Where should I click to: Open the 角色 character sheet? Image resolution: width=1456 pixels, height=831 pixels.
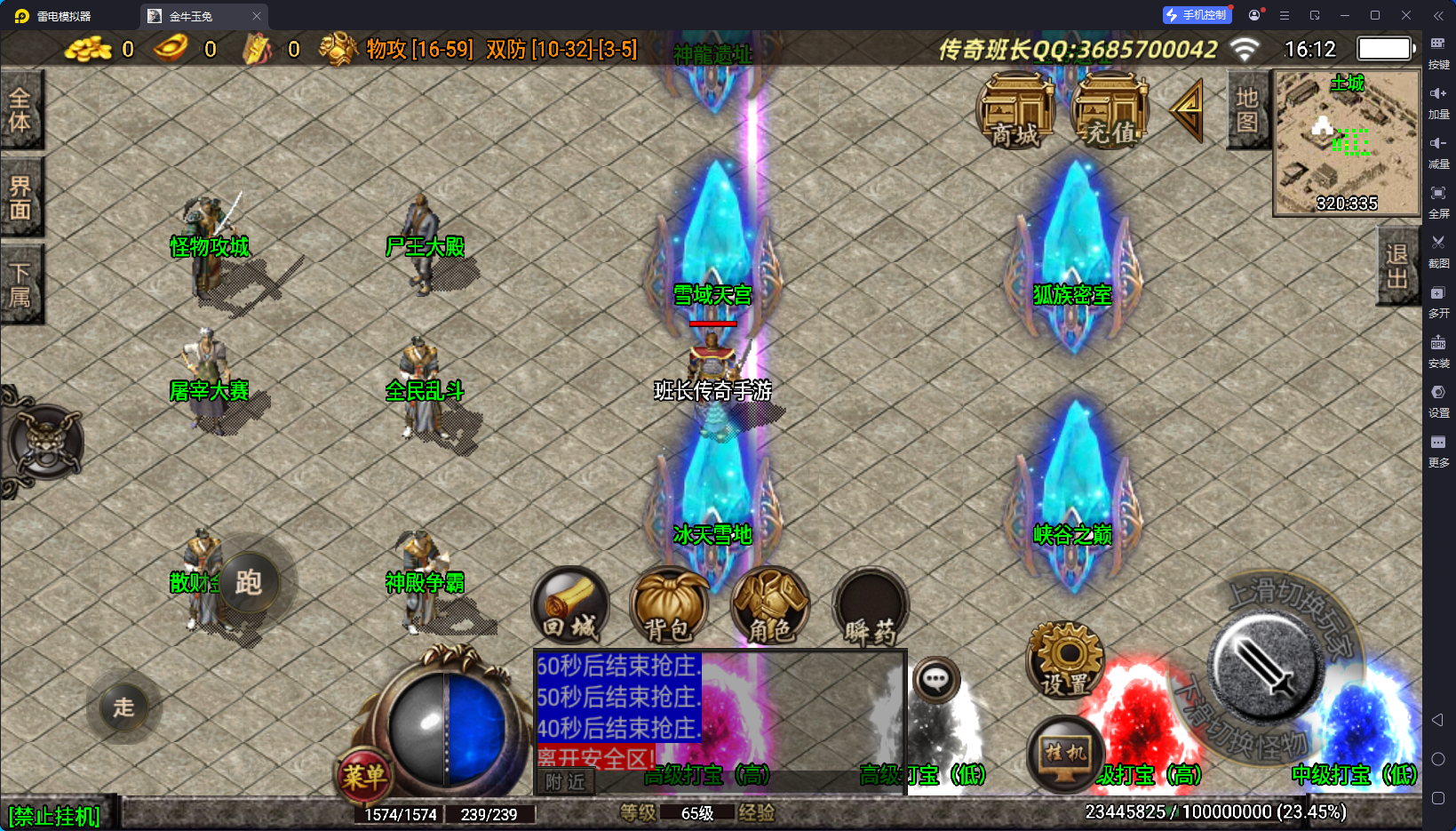[x=770, y=606]
